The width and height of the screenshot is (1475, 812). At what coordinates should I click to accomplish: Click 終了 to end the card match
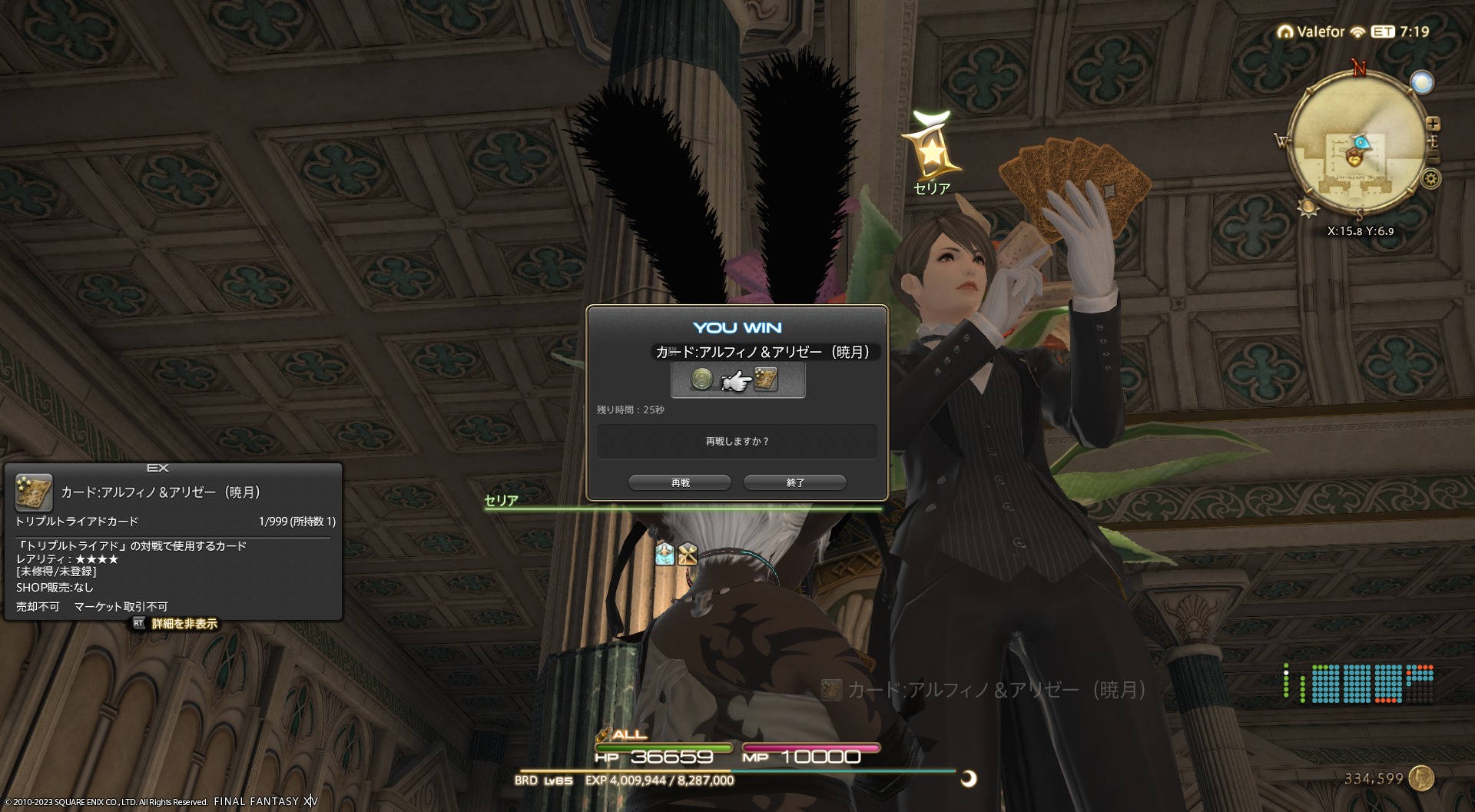tap(795, 482)
